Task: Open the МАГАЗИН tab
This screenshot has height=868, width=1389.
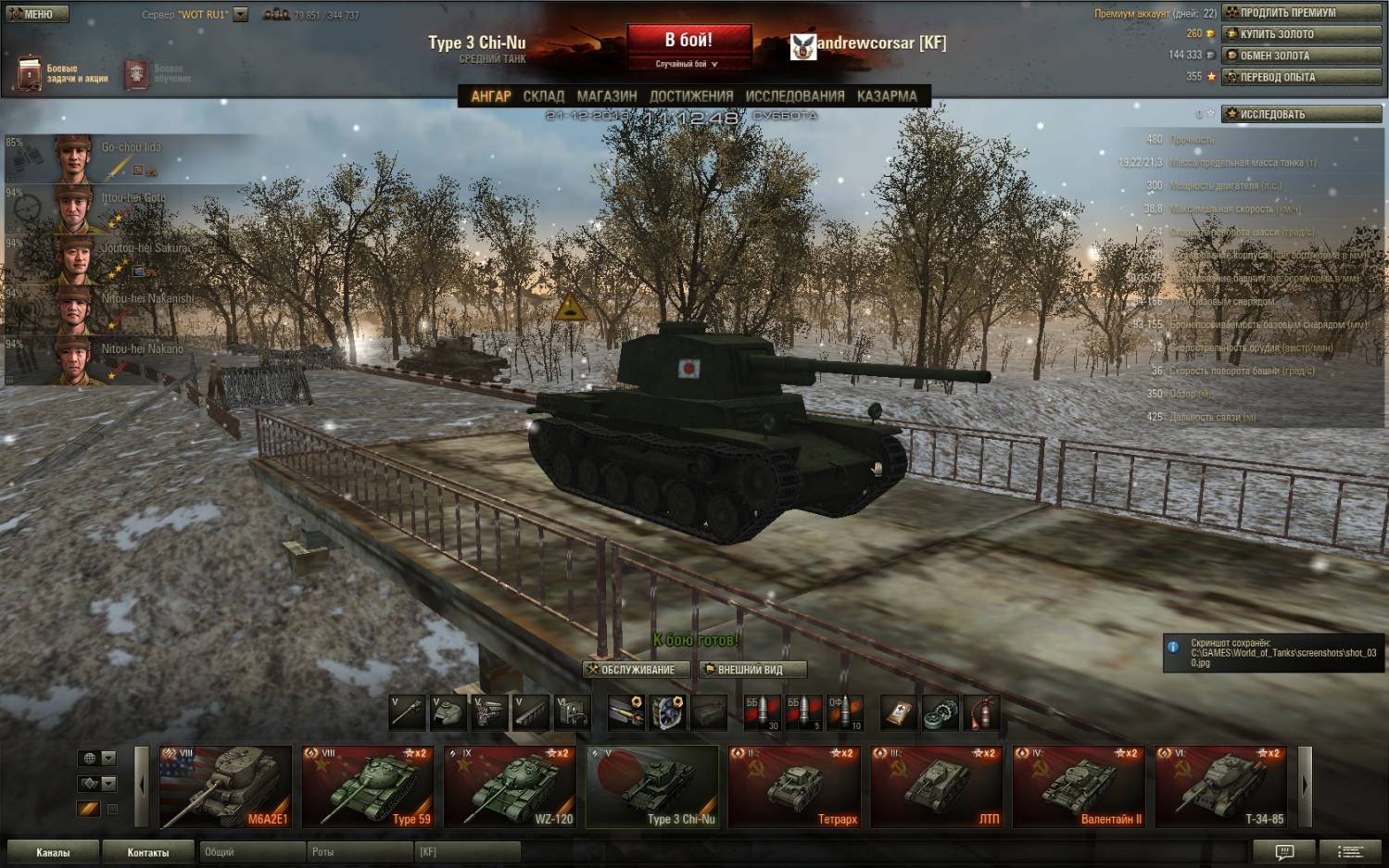Action: pyautogui.click(x=607, y=96)
